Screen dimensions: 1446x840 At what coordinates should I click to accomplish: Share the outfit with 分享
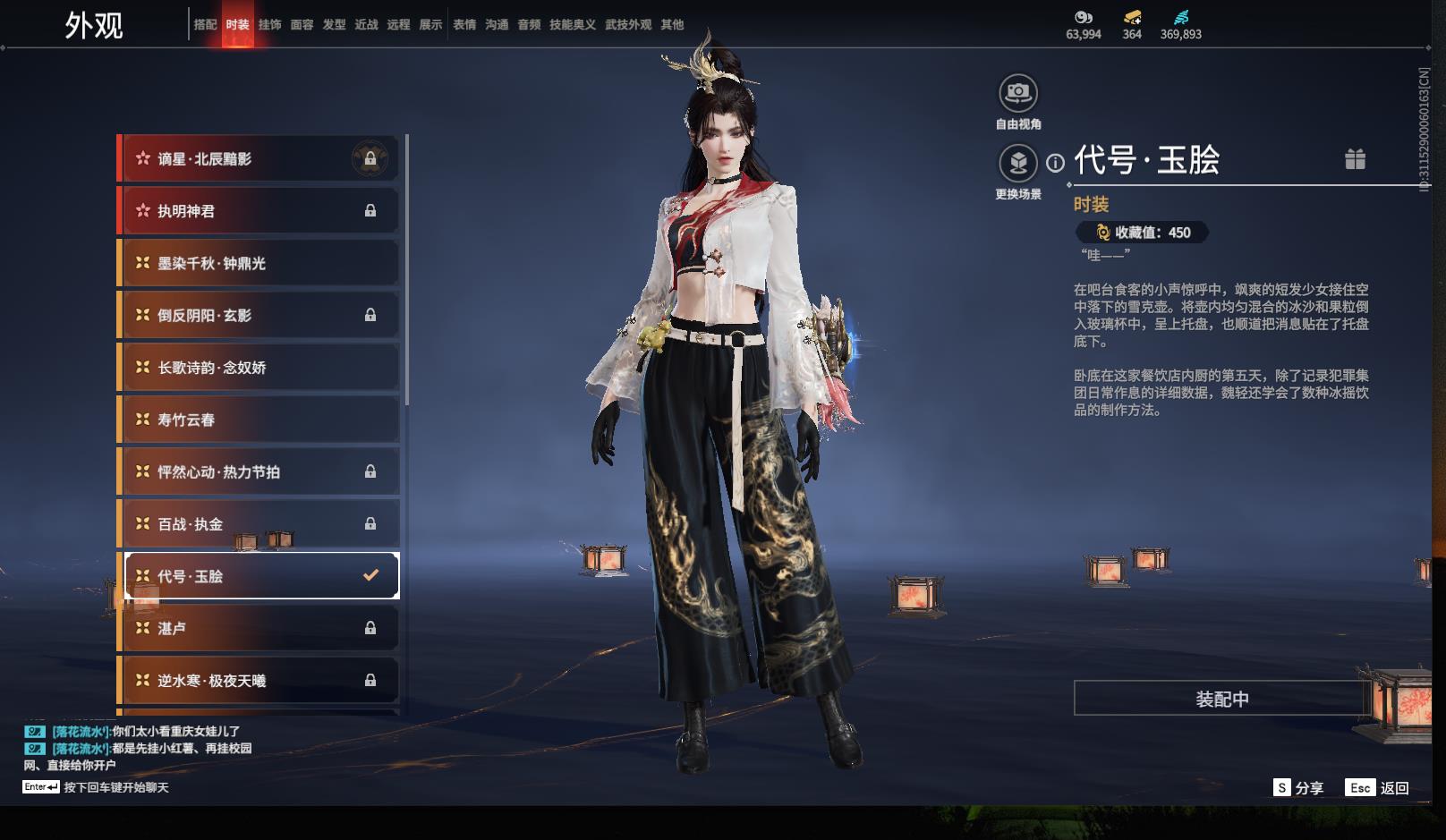(1299, 788)
